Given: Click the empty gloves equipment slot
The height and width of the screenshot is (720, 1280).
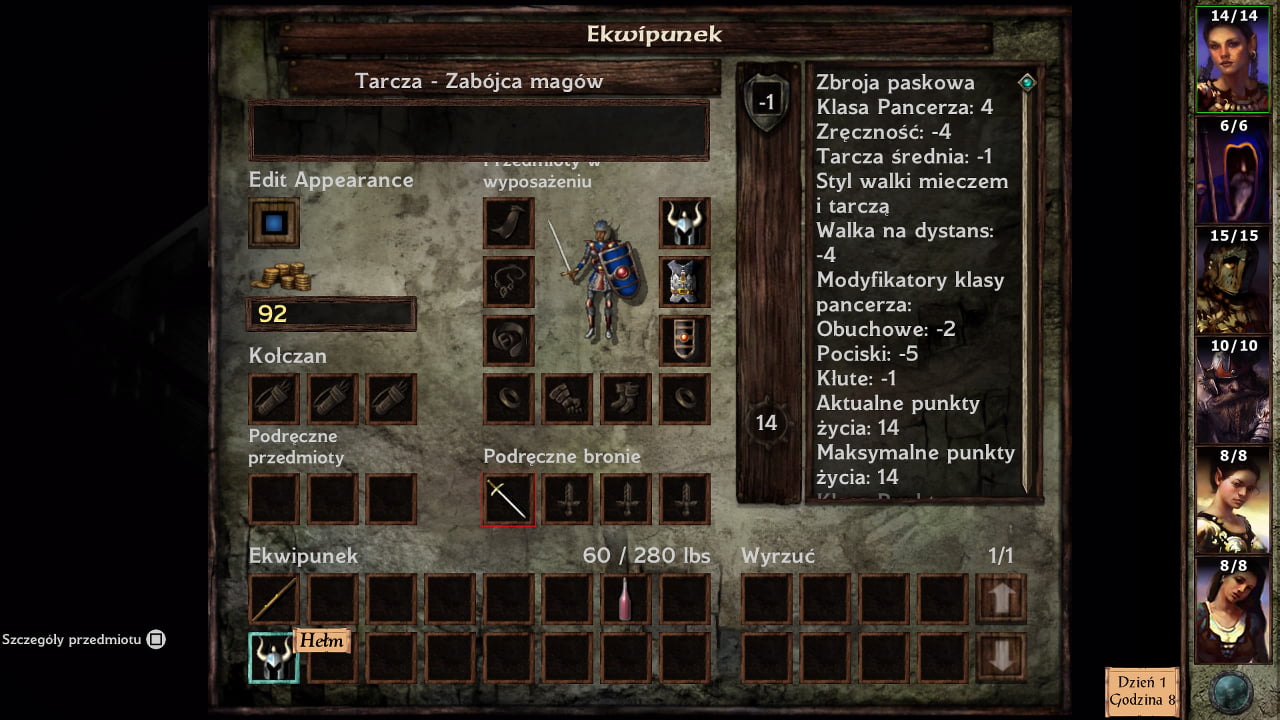Looking at the screenshot, I should pyautogui.click(x=567, y=399).
